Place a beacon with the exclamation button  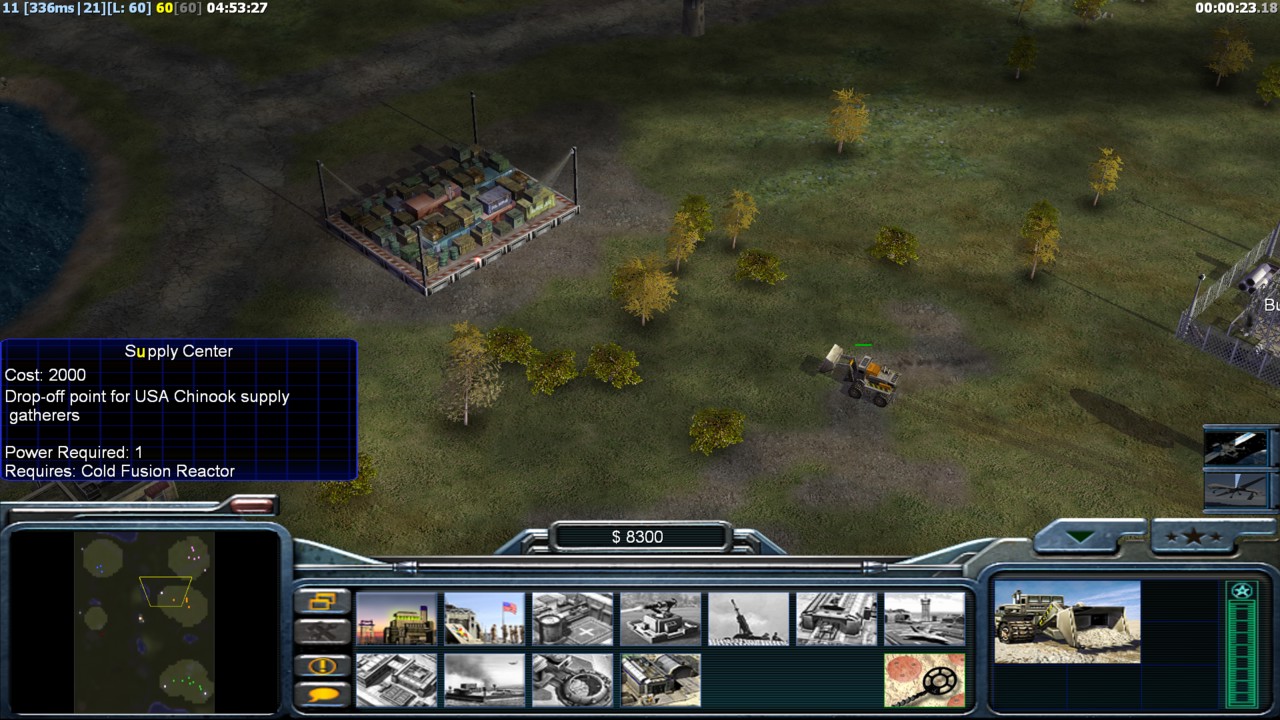point(322,666)
